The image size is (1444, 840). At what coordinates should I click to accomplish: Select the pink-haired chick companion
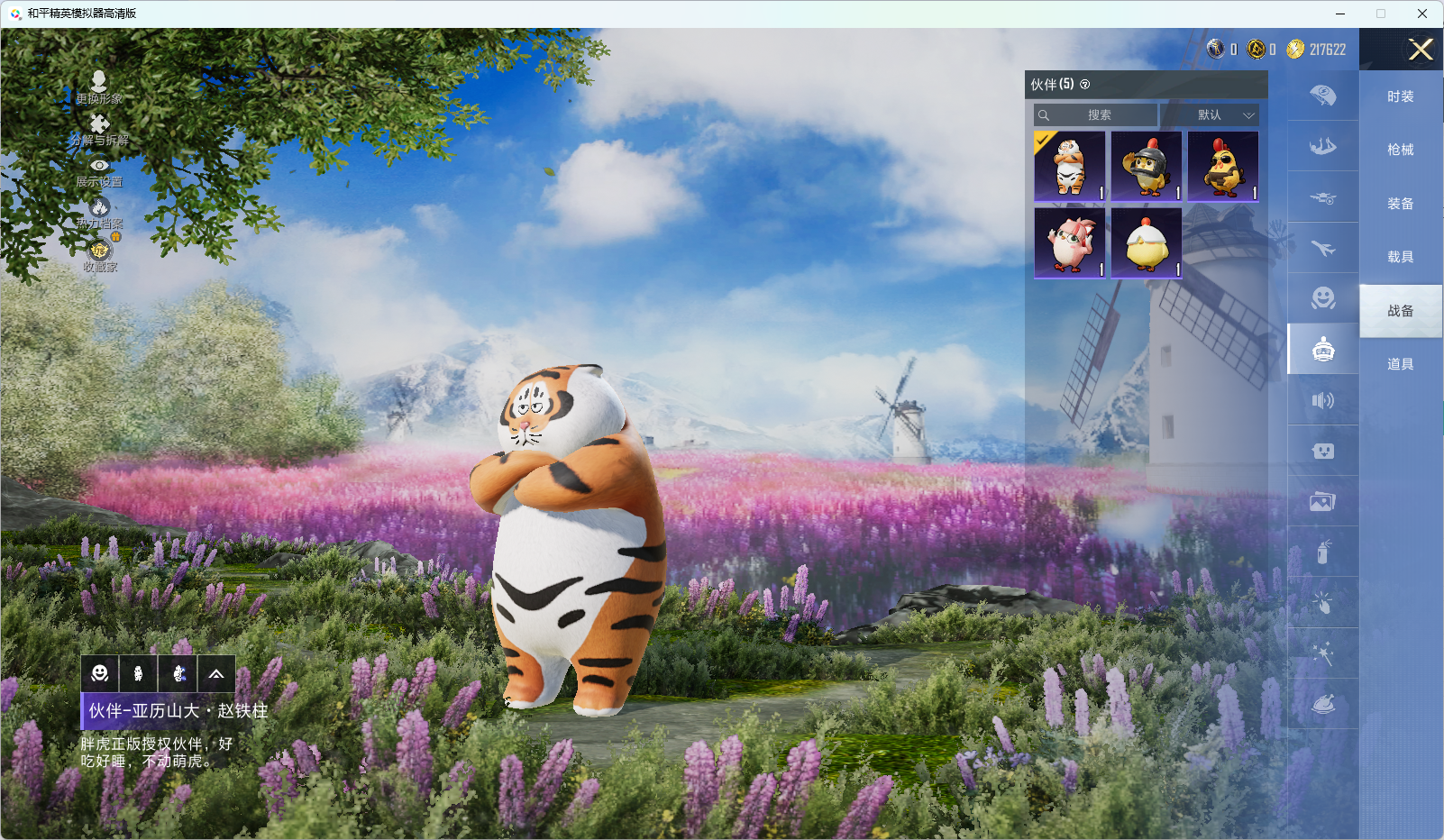pyautogui.click(x=1070, y=243)
